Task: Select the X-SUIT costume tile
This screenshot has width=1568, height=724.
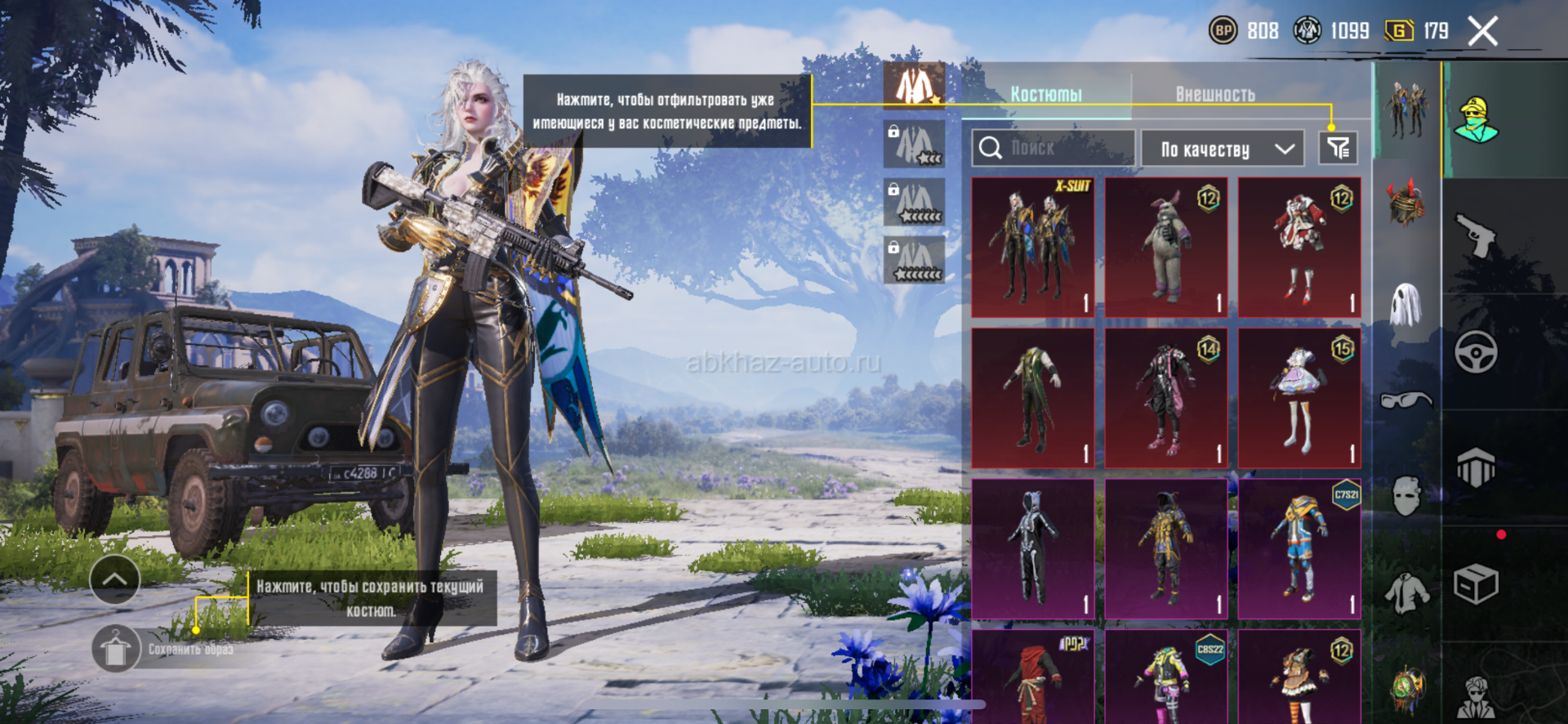Action: coord(1033,248)
